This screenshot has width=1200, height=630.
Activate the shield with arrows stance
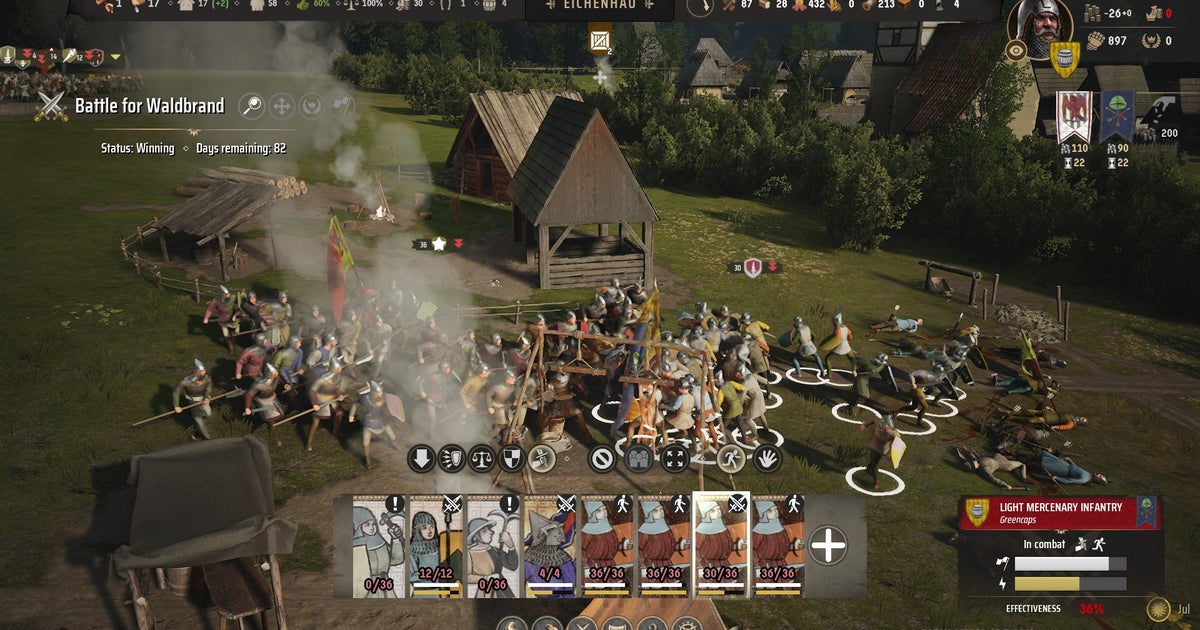point(451,459)
